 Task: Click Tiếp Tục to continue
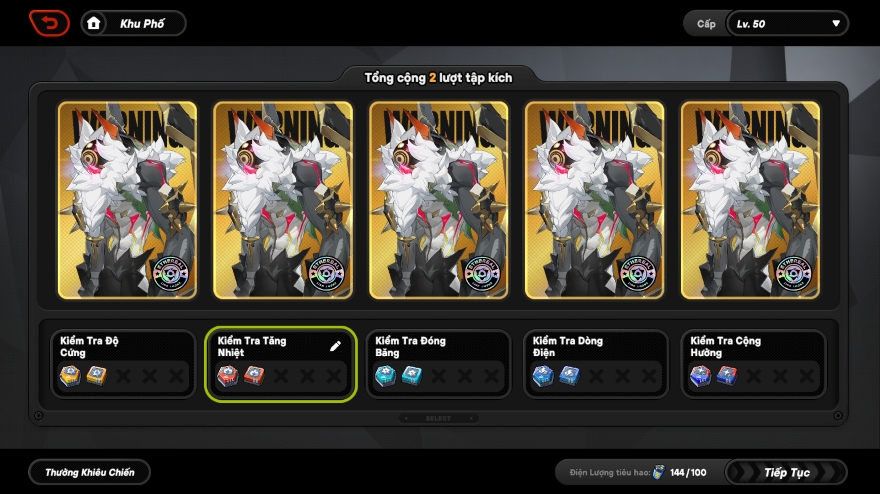coord(786,472)
